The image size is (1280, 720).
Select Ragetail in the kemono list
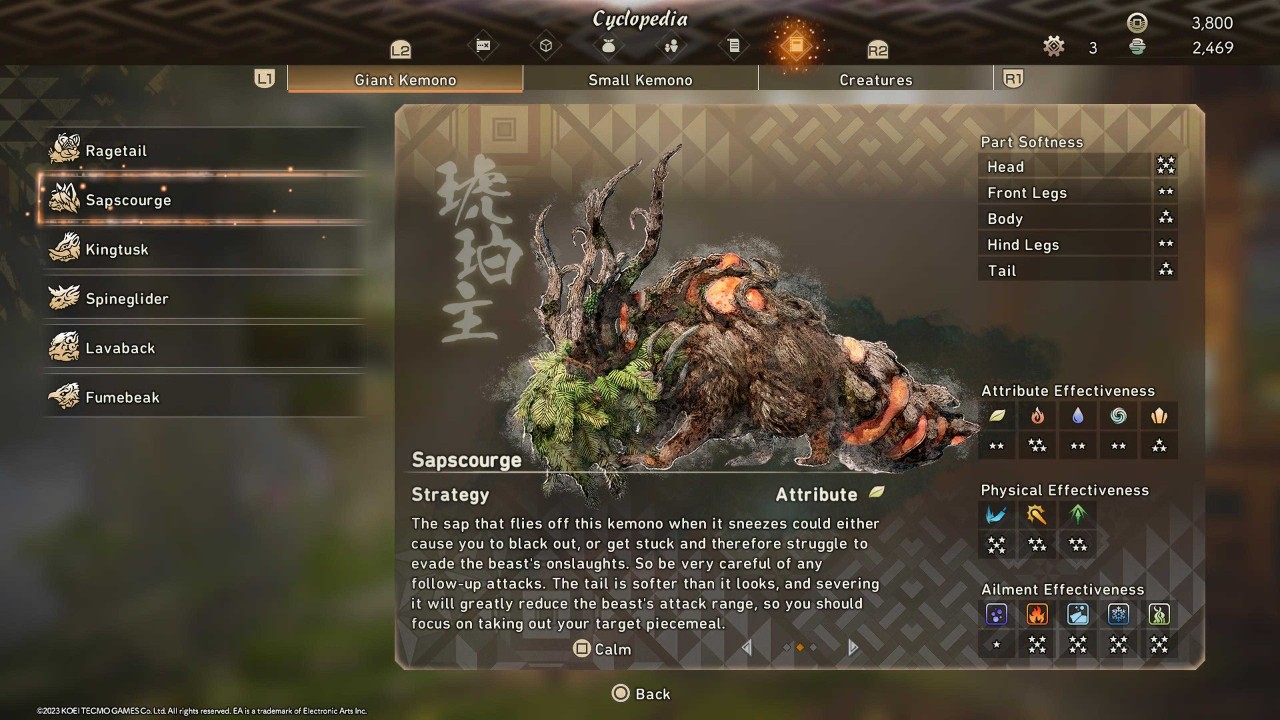115,151
